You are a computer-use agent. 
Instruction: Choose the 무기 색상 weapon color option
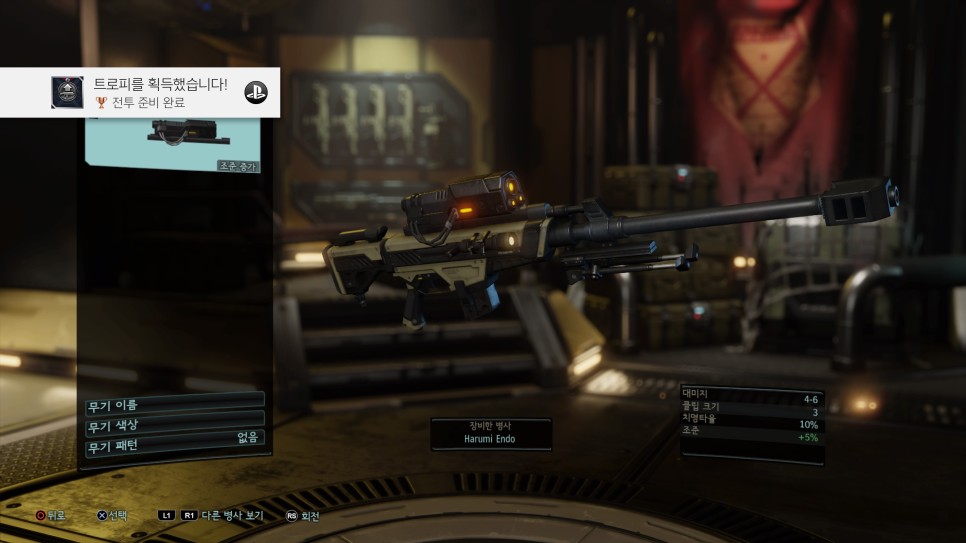pyautogui.click(x=174, y=424)
